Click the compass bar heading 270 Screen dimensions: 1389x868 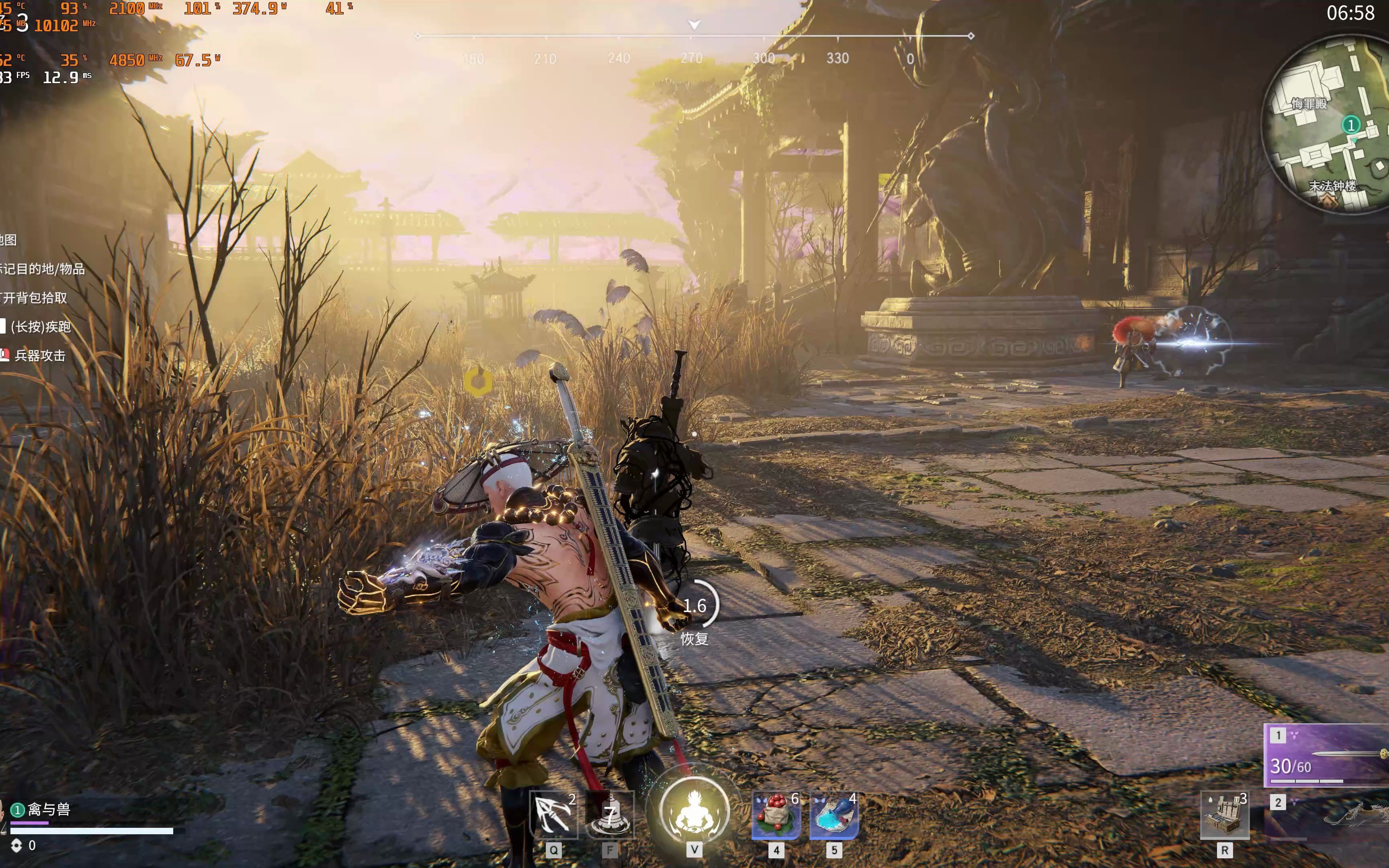[692, 58]
